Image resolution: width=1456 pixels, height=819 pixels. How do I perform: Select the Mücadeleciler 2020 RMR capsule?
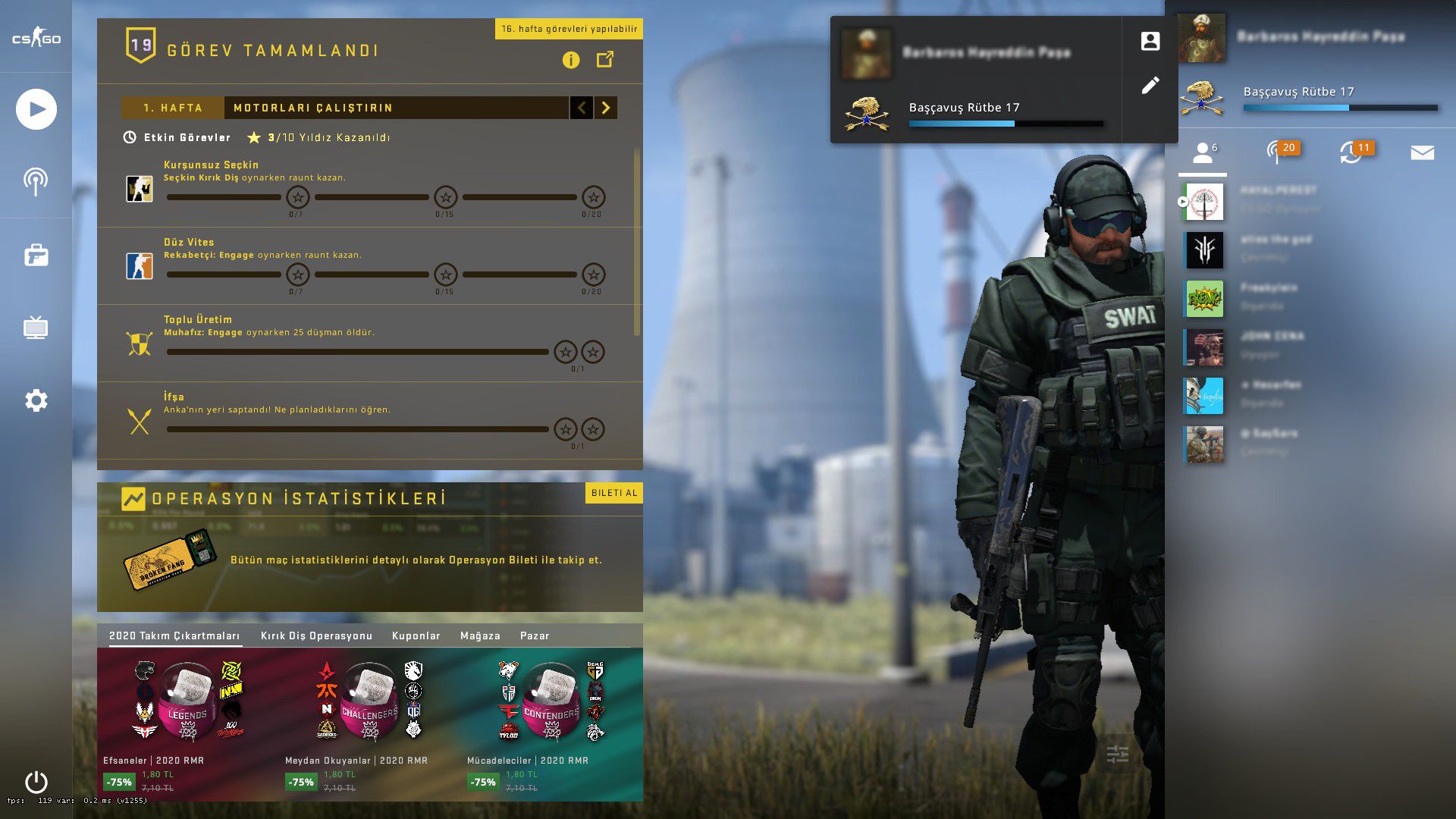click(551, 701)
